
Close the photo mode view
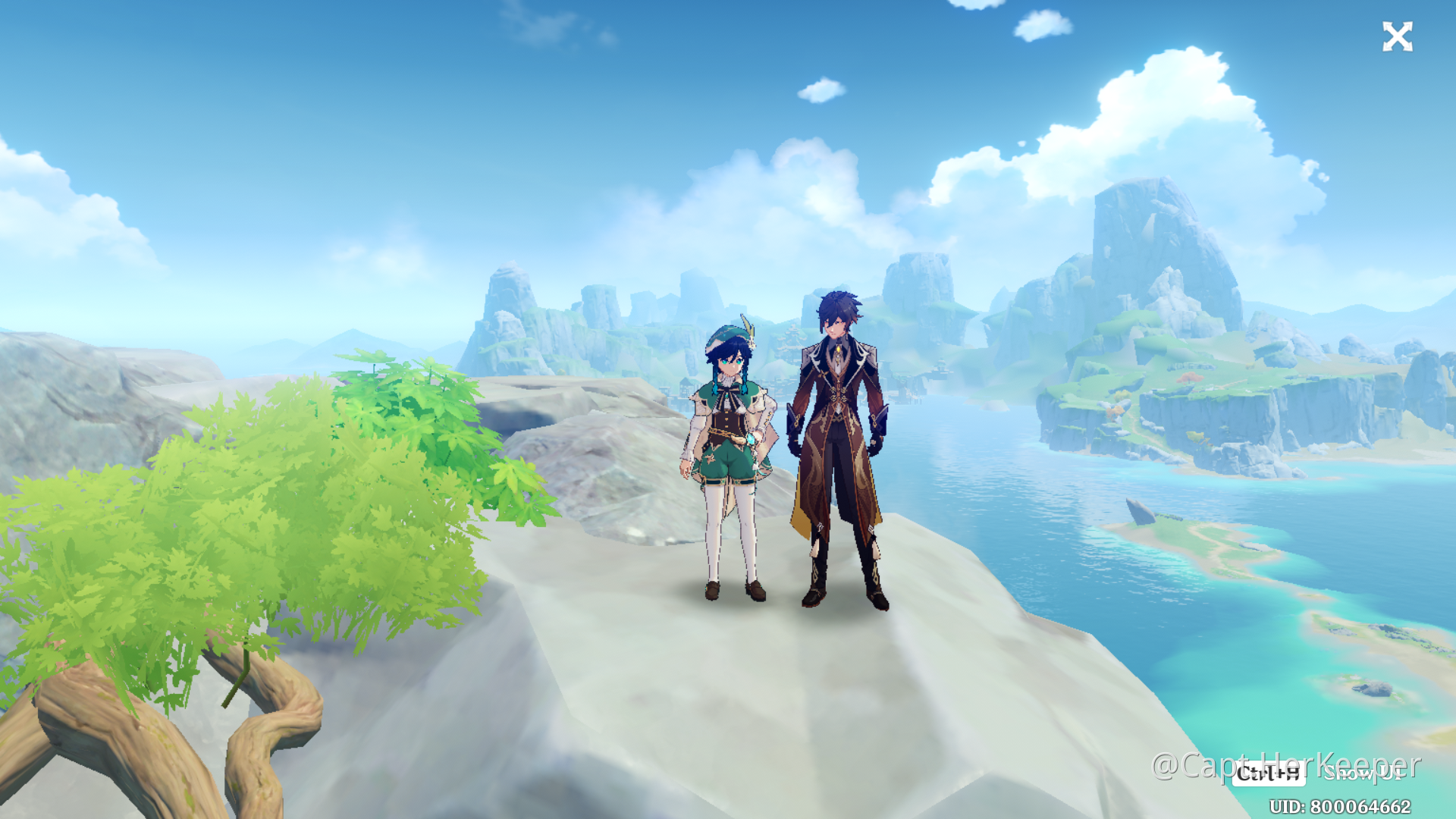coord(1397,36)
